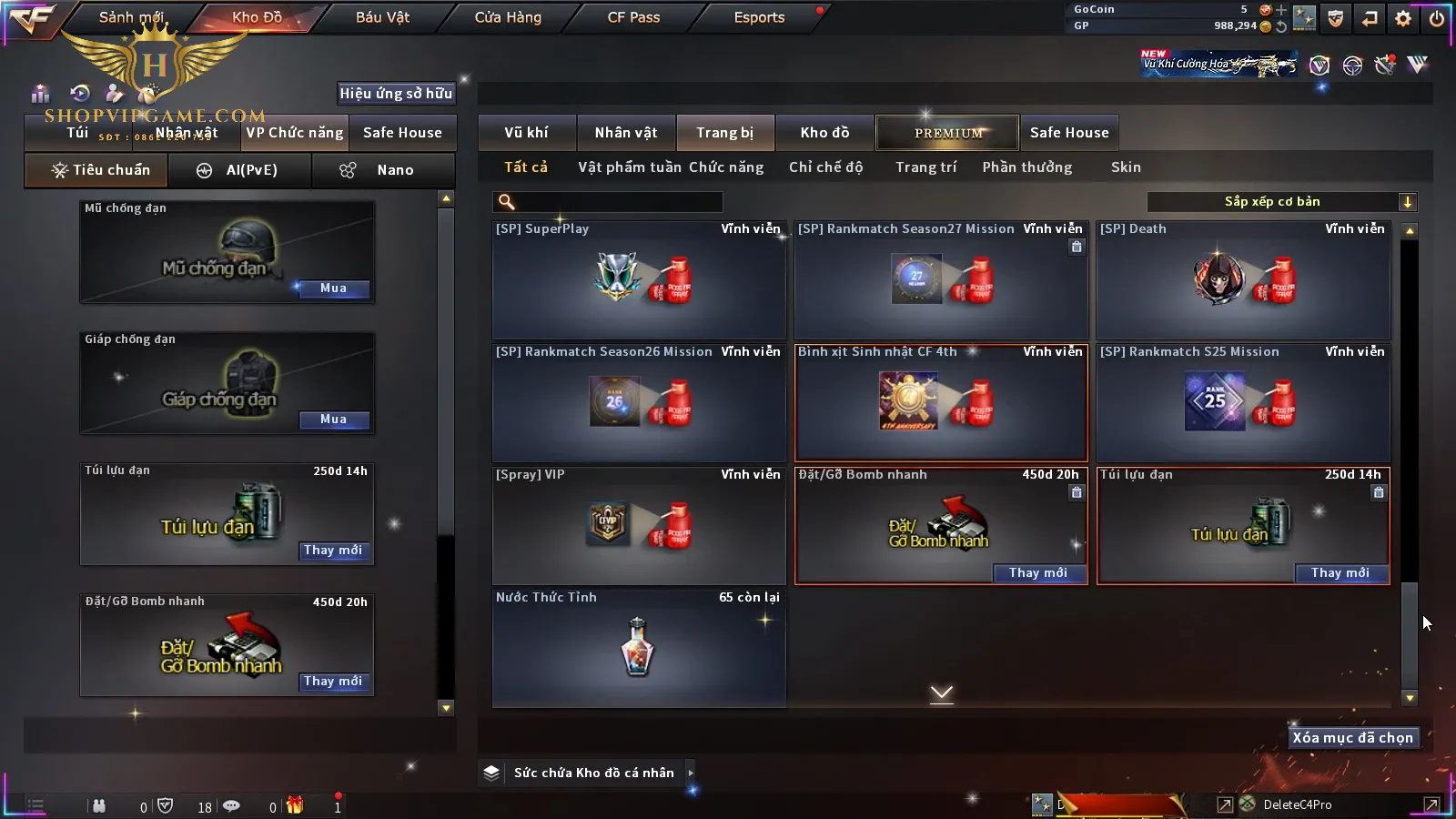Click Xóa mục đã chọn button

click(1352, 738)
